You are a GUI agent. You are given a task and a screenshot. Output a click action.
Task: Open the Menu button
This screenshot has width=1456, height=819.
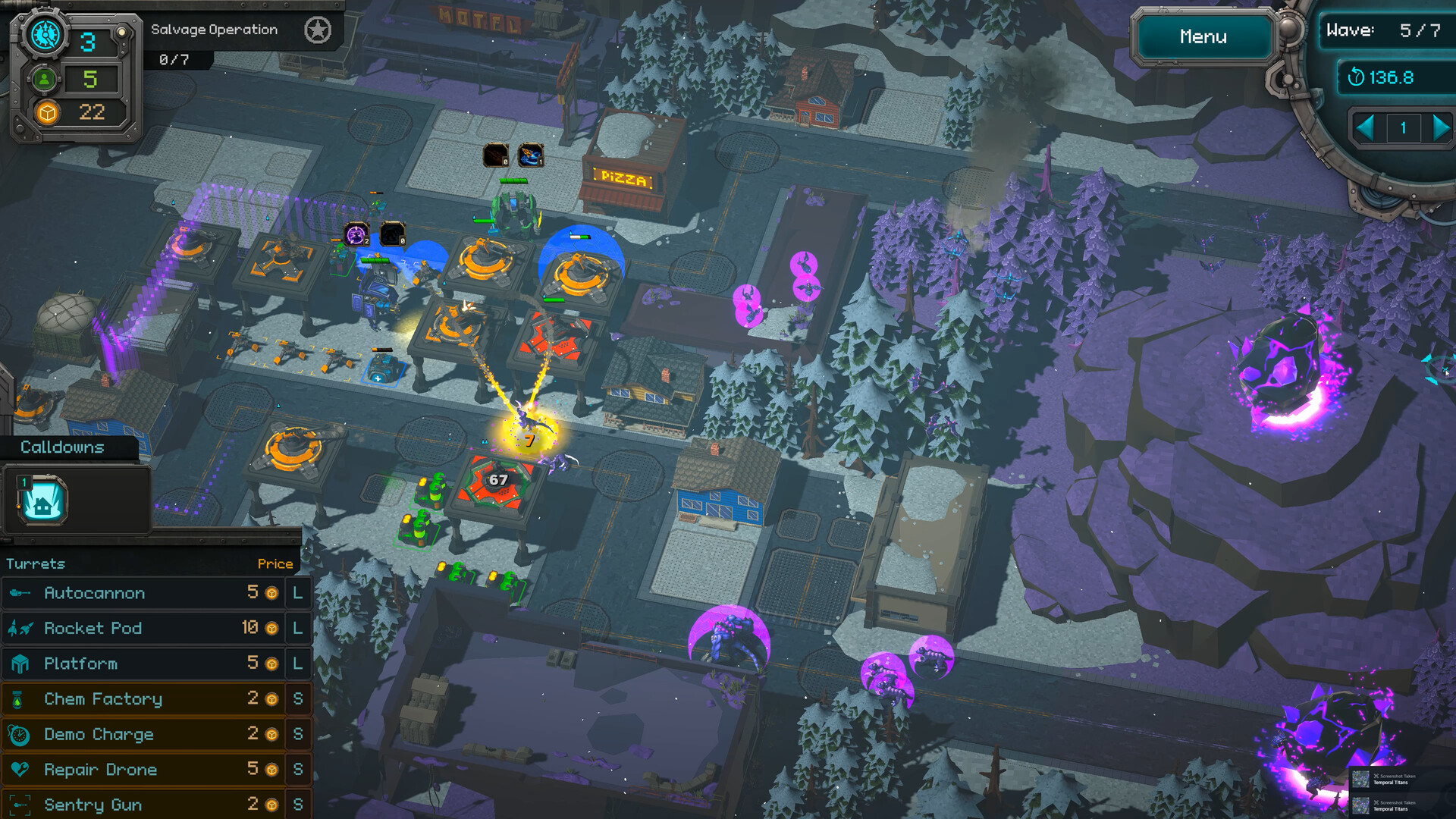pyautogui.click(x=1203, y=36)
